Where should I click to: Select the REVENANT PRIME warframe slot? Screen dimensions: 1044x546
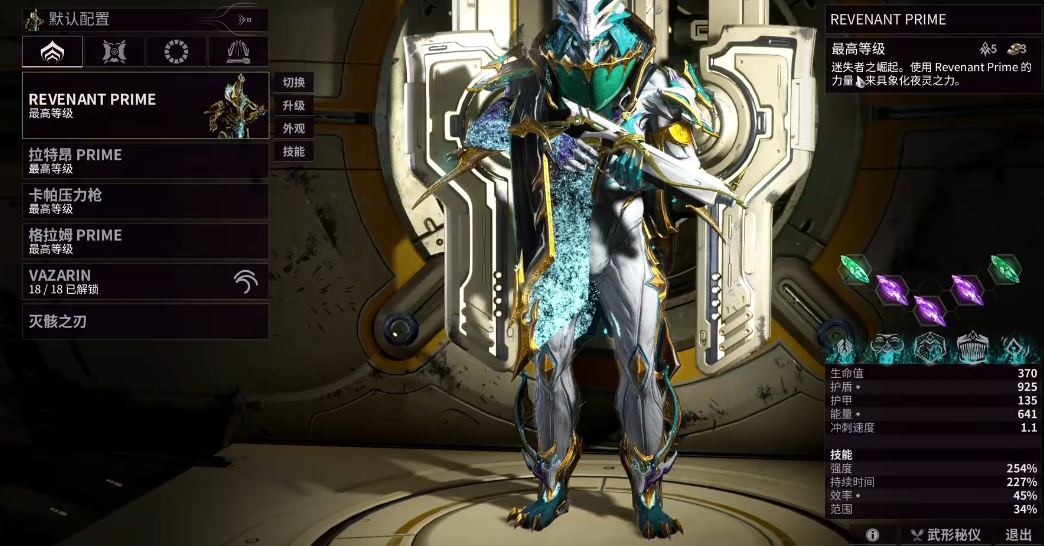click(x=146, y=105)
